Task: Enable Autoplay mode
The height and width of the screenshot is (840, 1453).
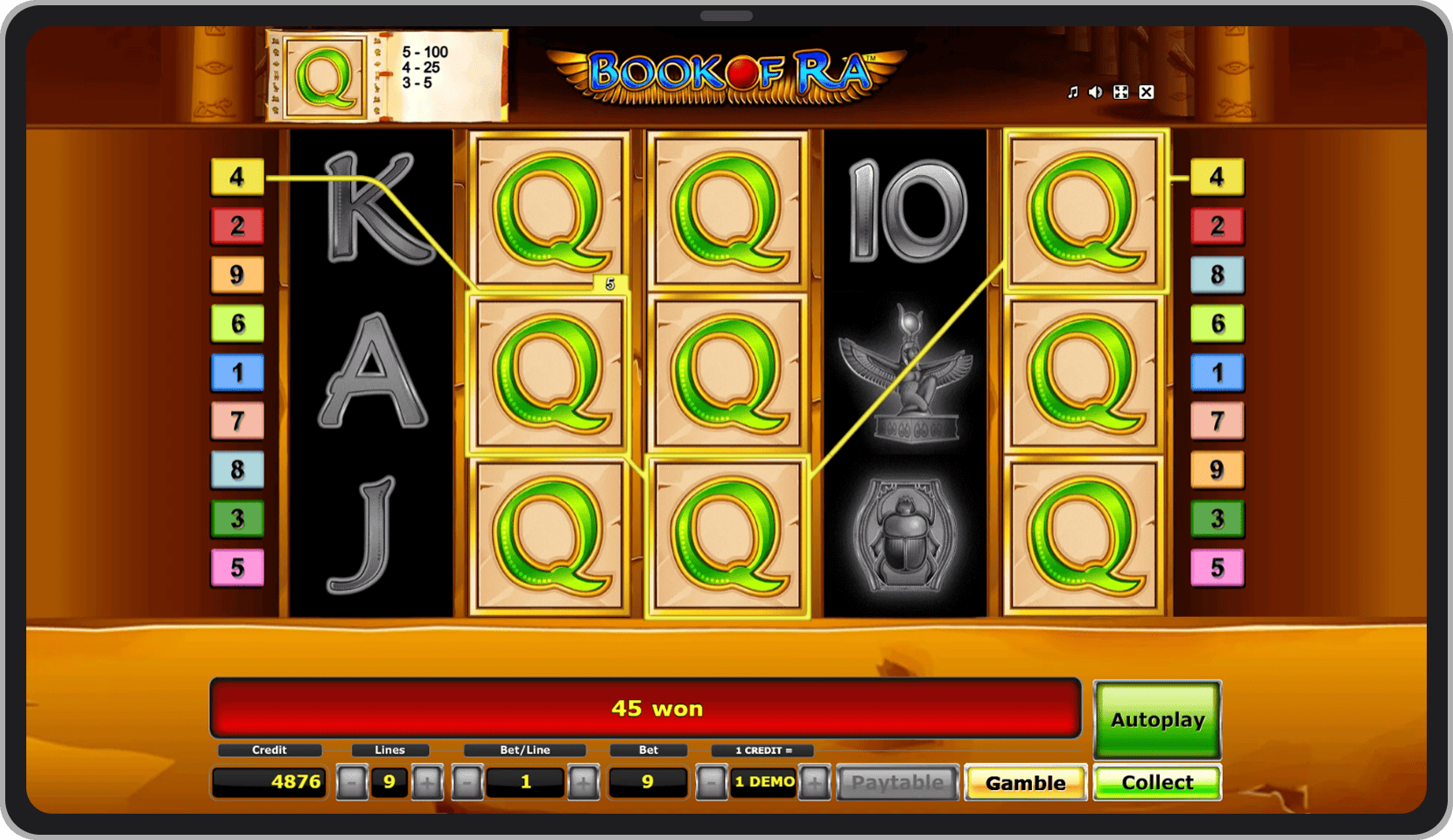Action: [1156, 719]
